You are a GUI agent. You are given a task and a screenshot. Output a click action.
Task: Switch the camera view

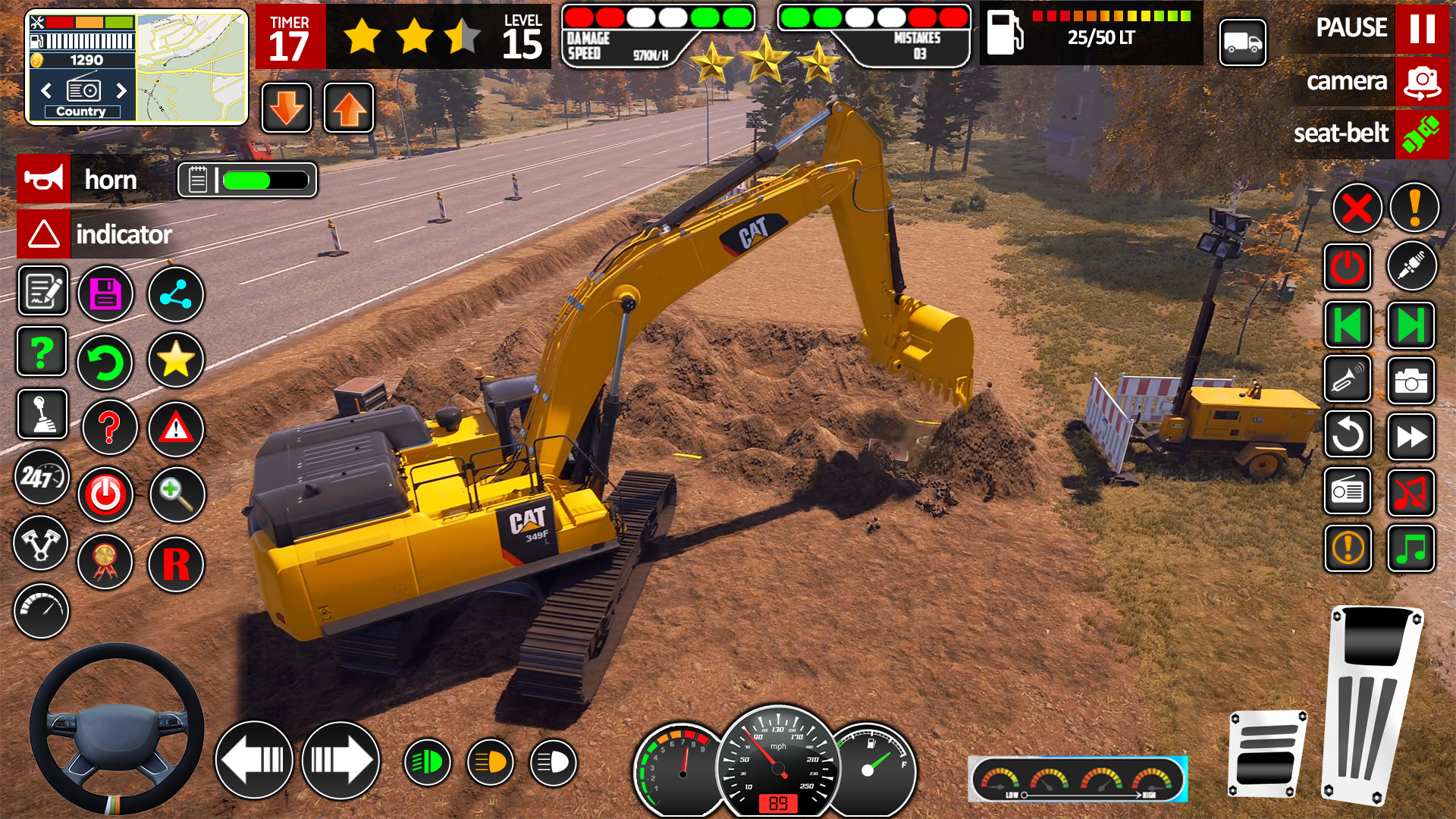[1421, 81]
